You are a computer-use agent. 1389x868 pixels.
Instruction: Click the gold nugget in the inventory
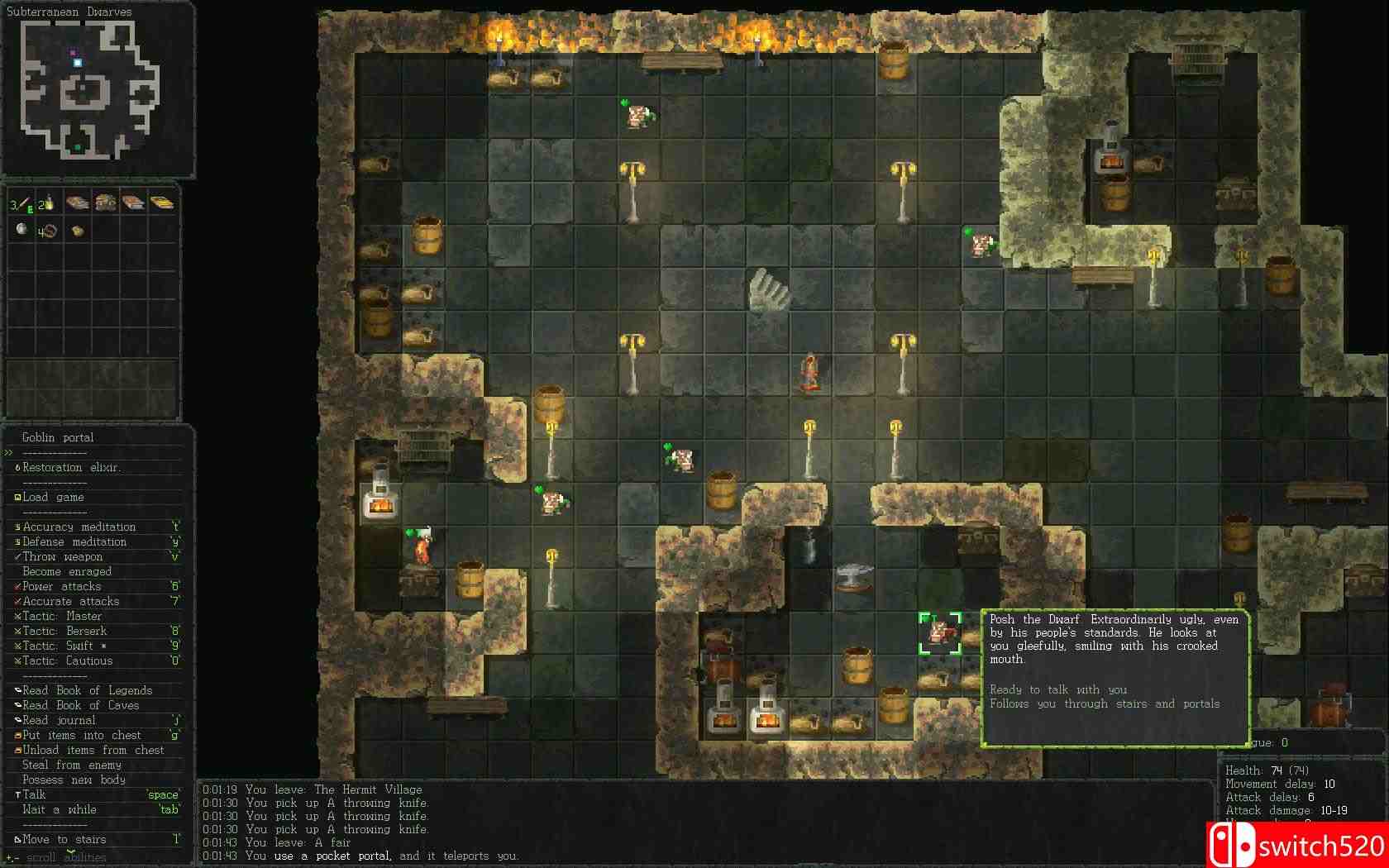(77, 230)
